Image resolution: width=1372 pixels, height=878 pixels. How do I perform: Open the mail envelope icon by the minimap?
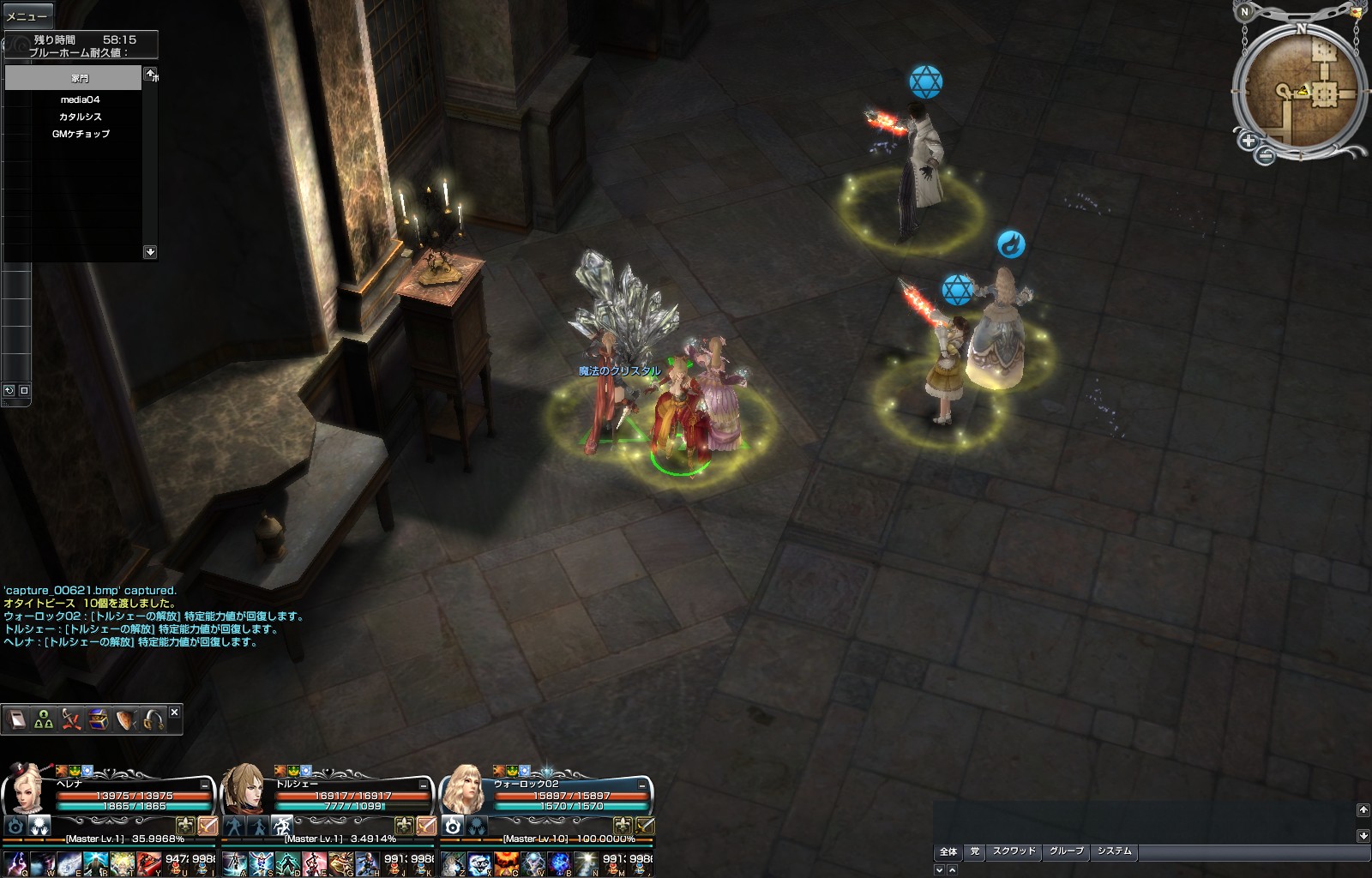(x=1355, y=12)
